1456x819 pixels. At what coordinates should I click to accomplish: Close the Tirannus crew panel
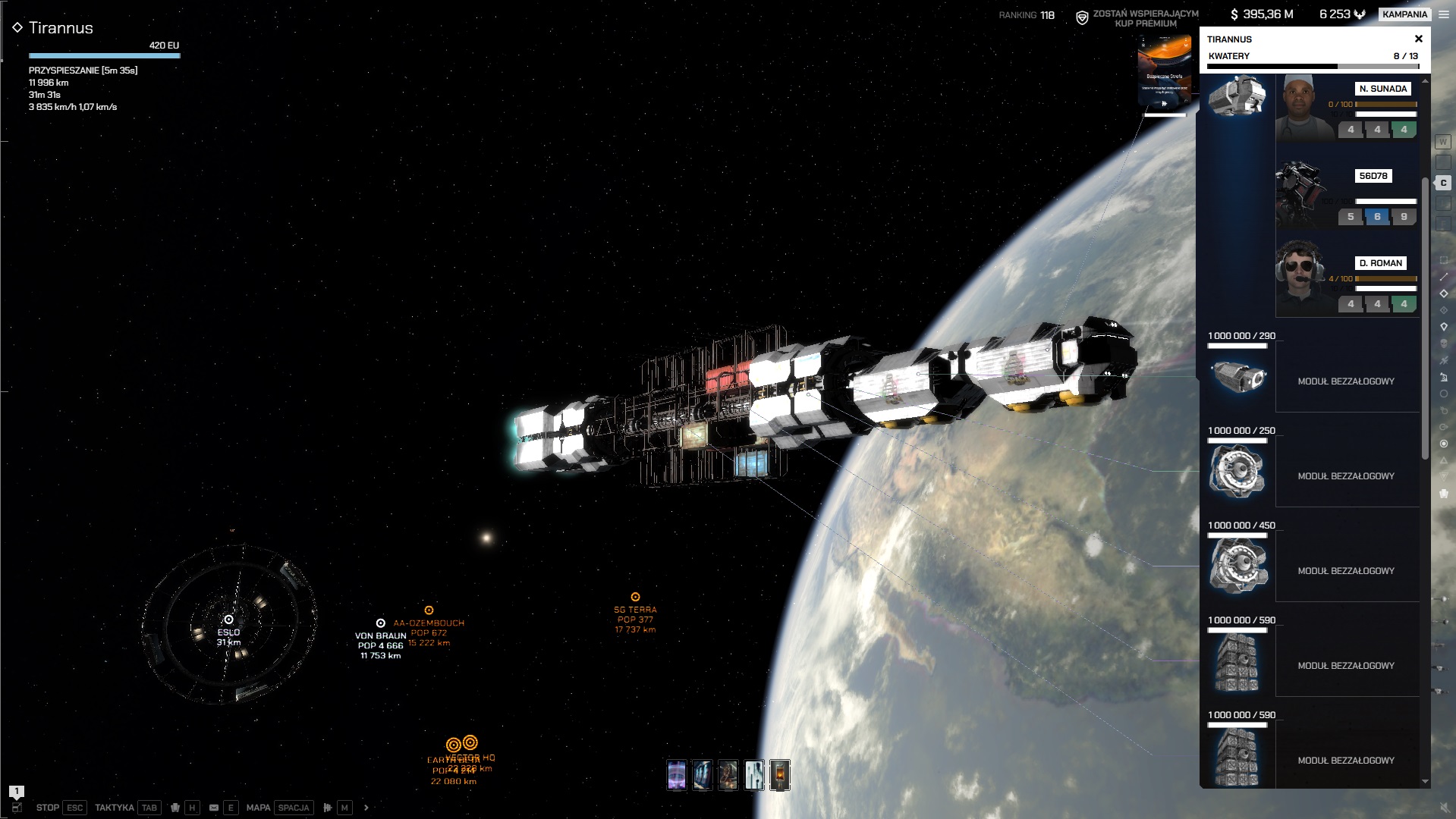point(1418,39)
